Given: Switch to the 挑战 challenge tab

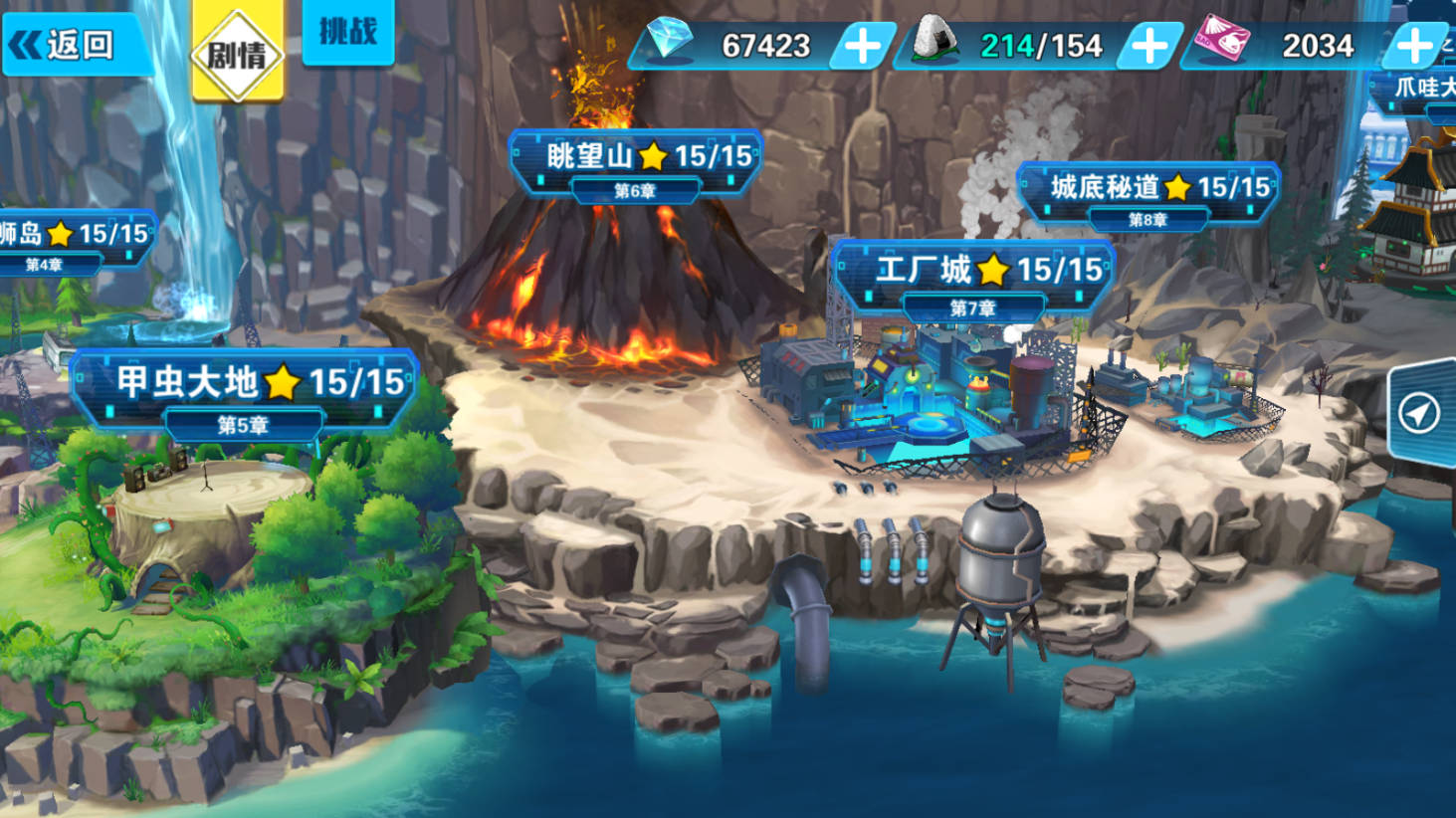Looking at the screenshot, I should pyautogui.click(x=347, y=33).
